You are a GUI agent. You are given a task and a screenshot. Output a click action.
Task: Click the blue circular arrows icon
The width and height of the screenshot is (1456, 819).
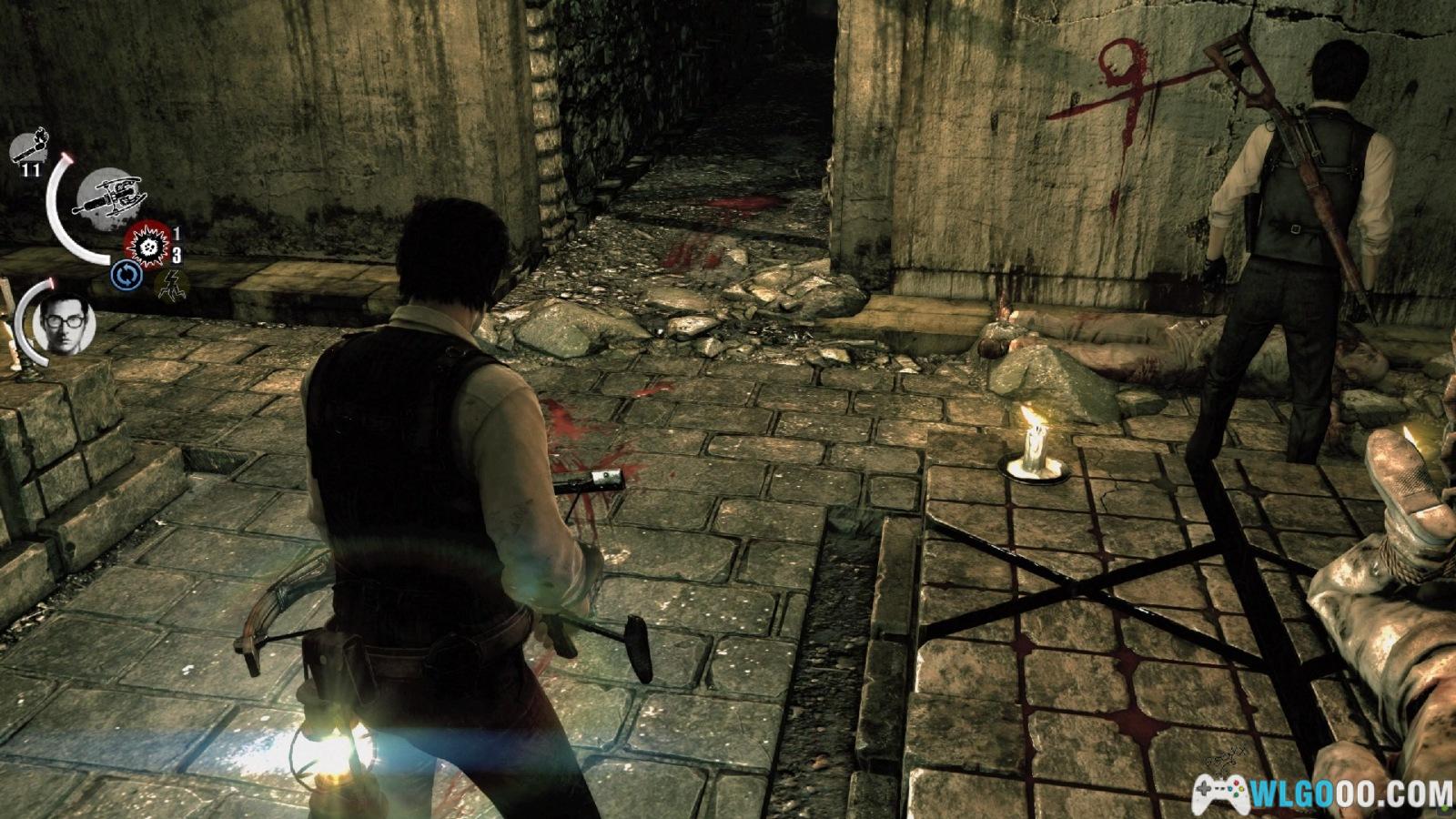pyautogui.click(x=126, y=276)
